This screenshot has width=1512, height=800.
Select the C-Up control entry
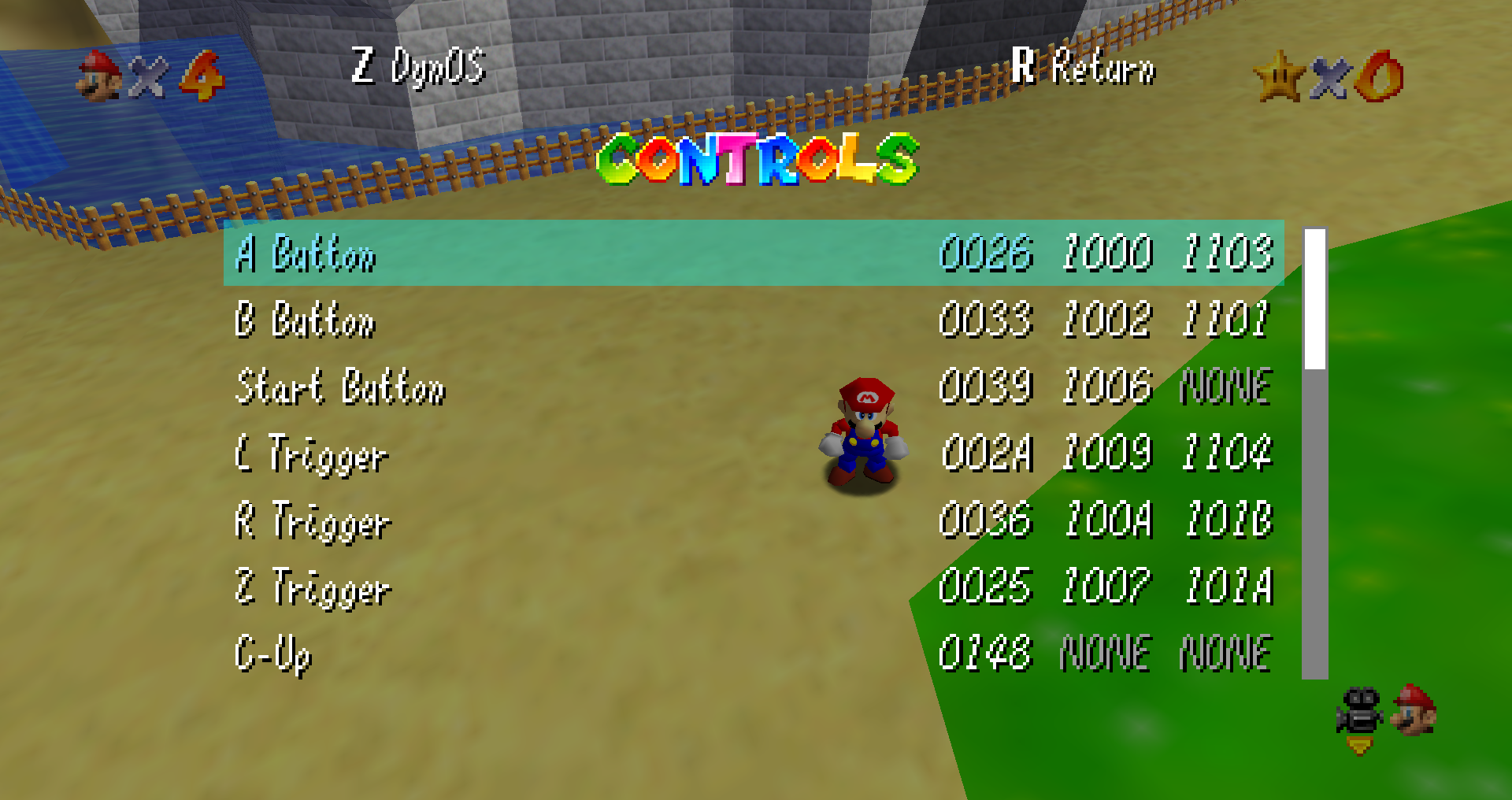[x=273, y=654]
